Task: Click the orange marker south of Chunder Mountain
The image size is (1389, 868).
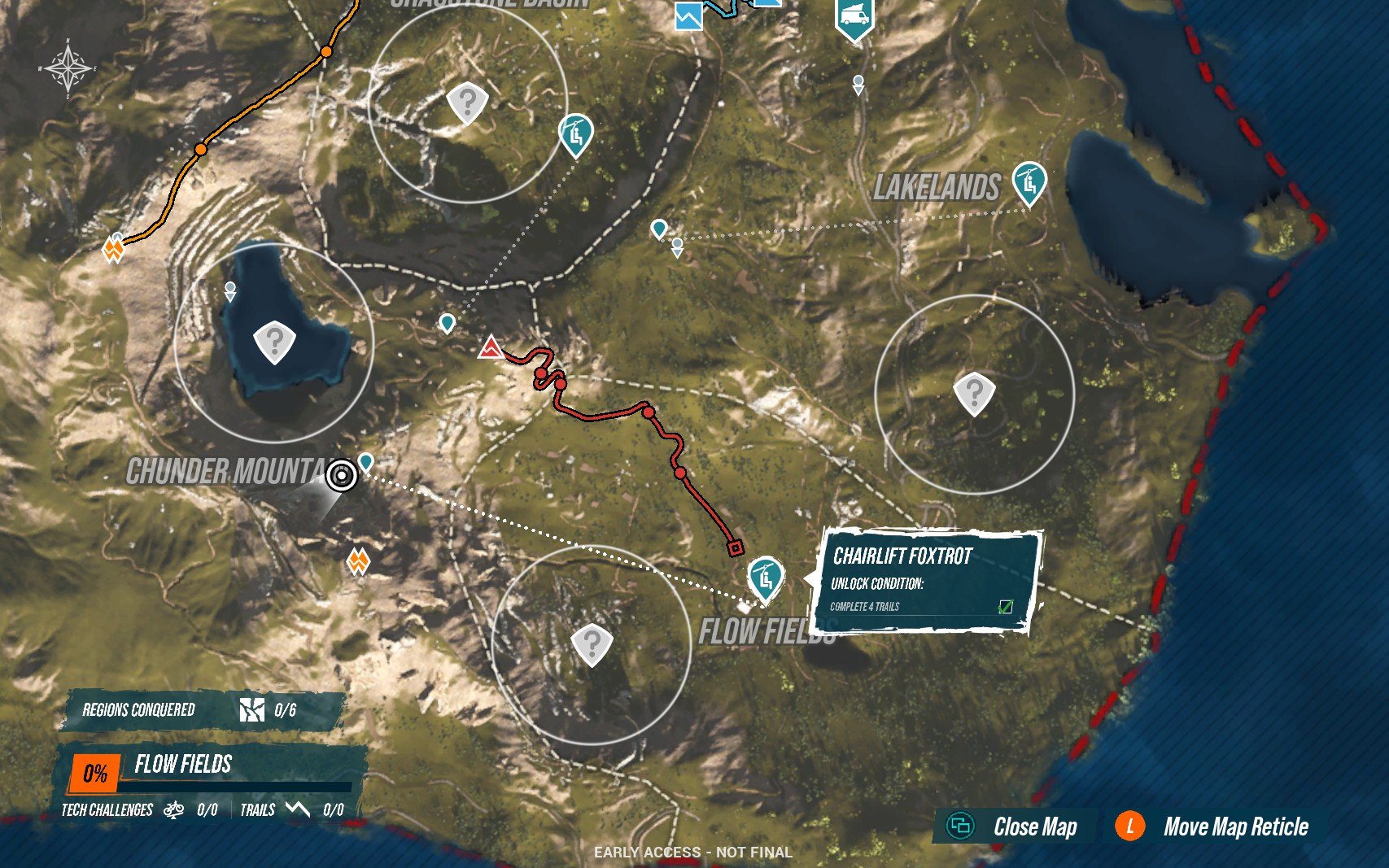Action: (x=356, y=560)
